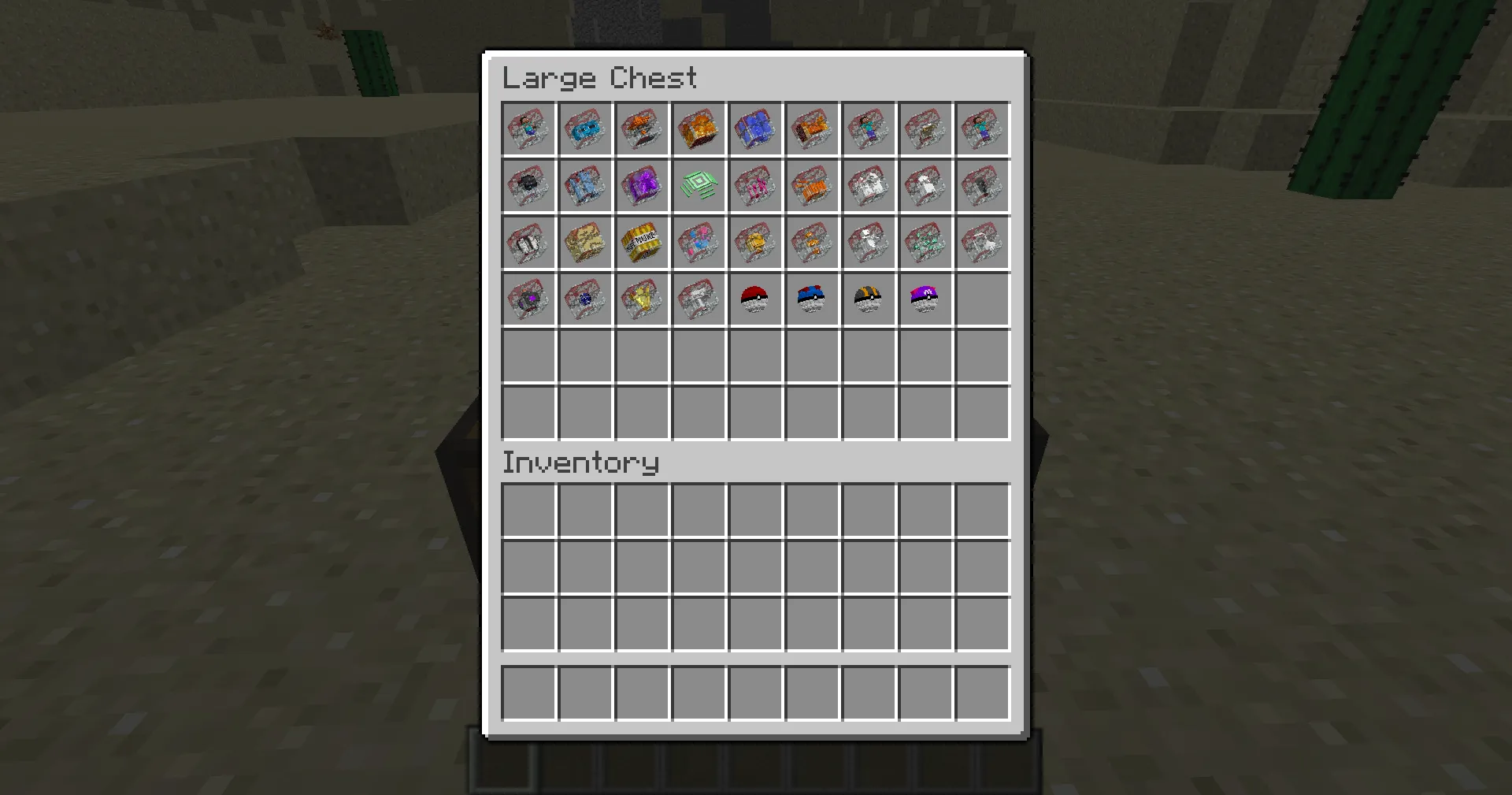Select the purple Master Ball
This screenshot has width=1512, height=795.
[925, 299]
